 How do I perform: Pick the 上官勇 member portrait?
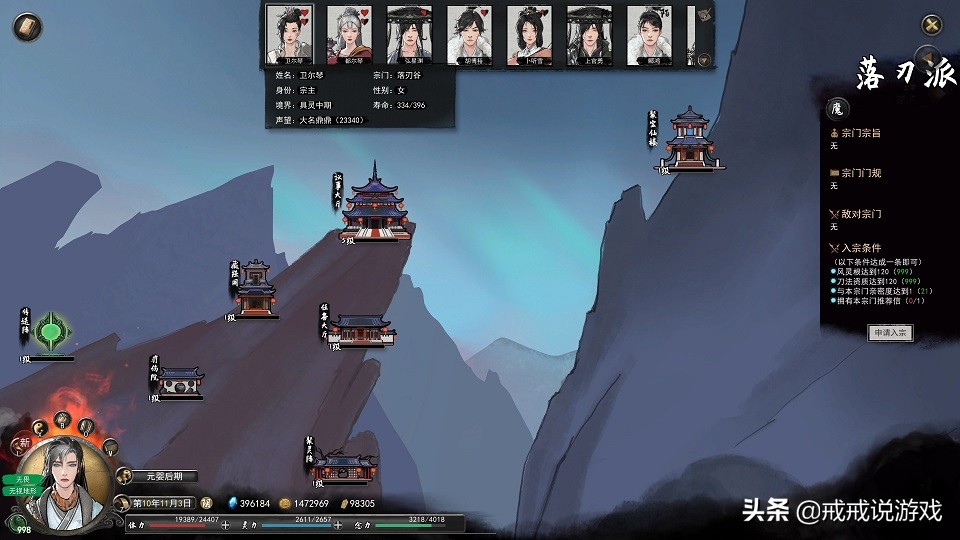point(590,32)
